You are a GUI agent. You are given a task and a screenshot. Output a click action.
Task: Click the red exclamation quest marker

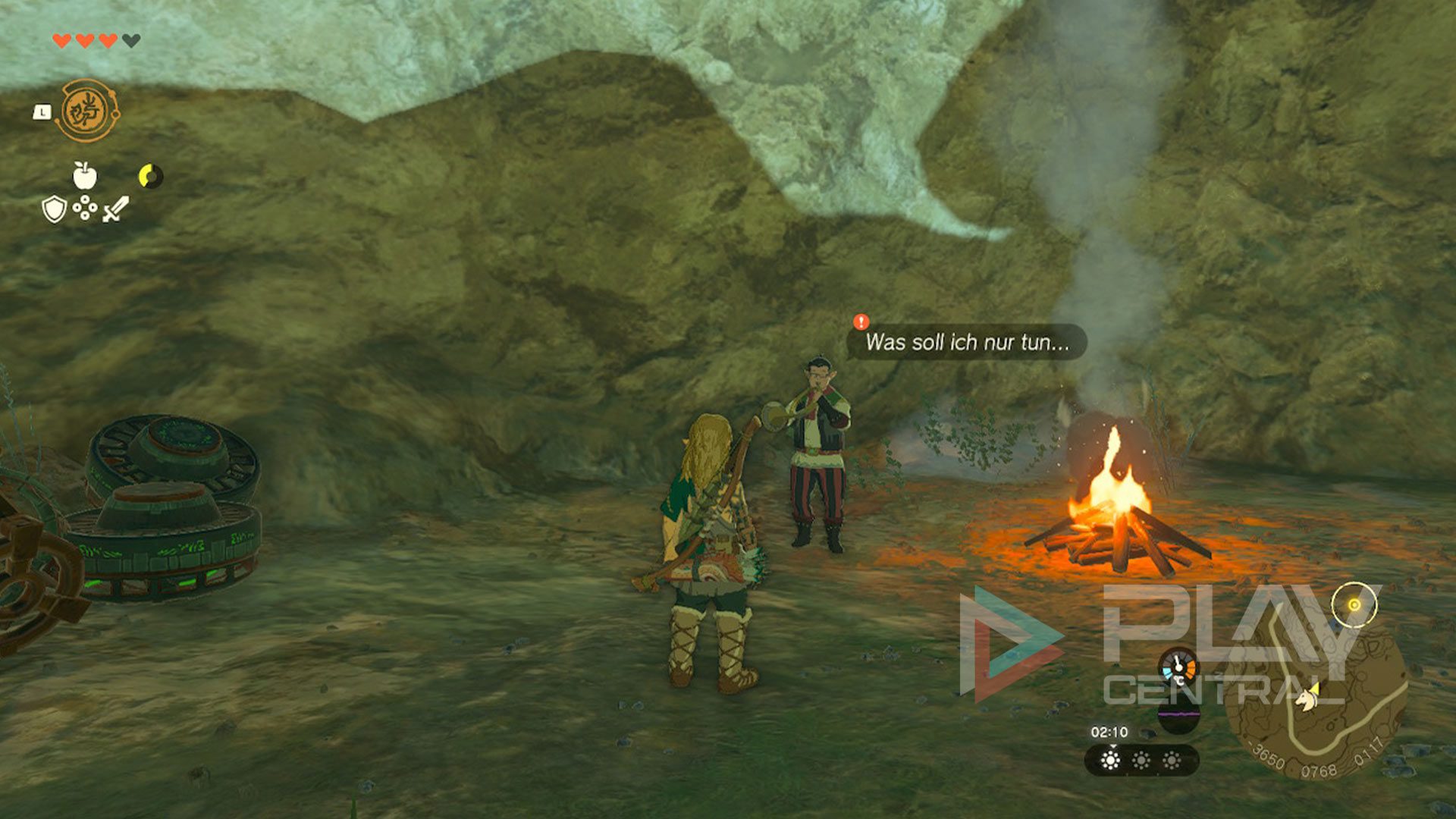[861, 322]
